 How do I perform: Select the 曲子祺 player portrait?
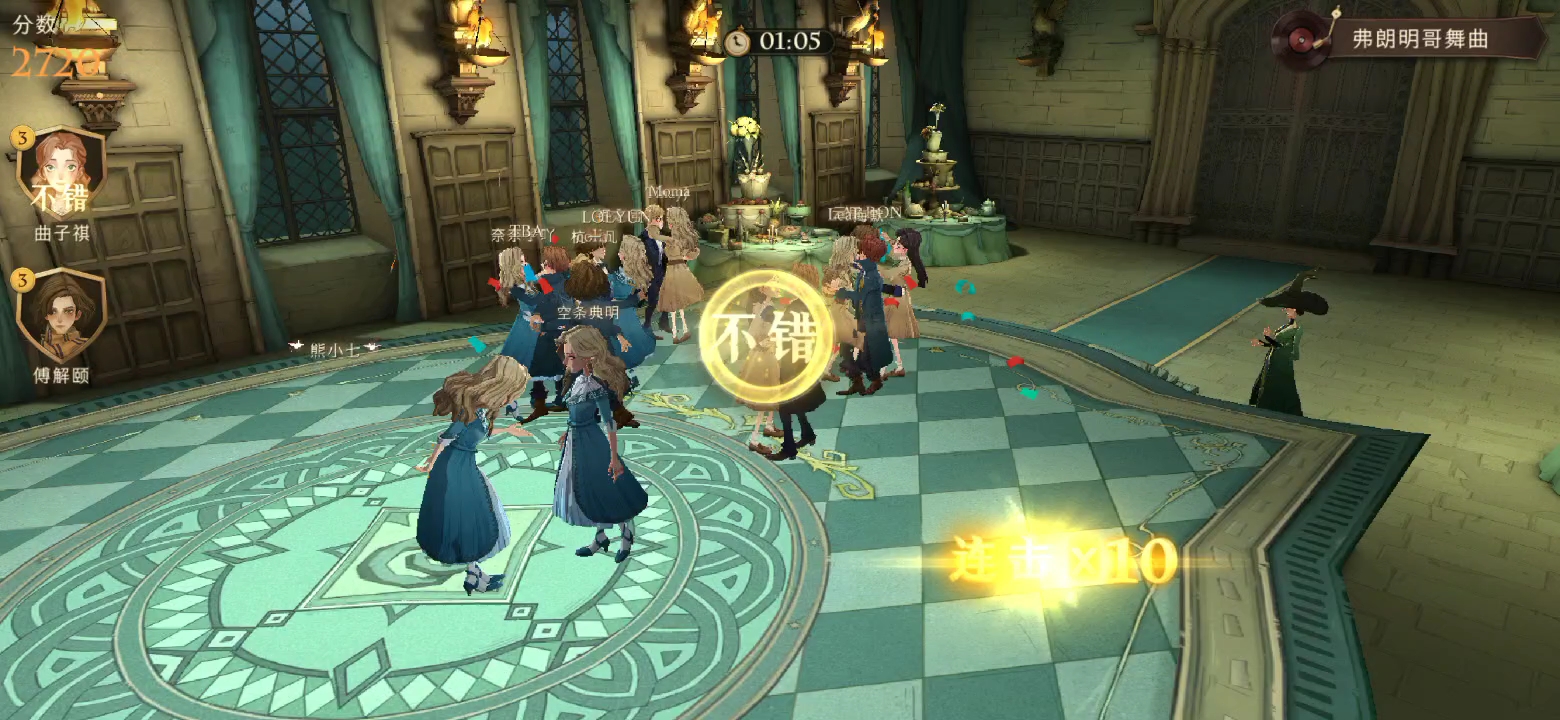pos(62,172)
